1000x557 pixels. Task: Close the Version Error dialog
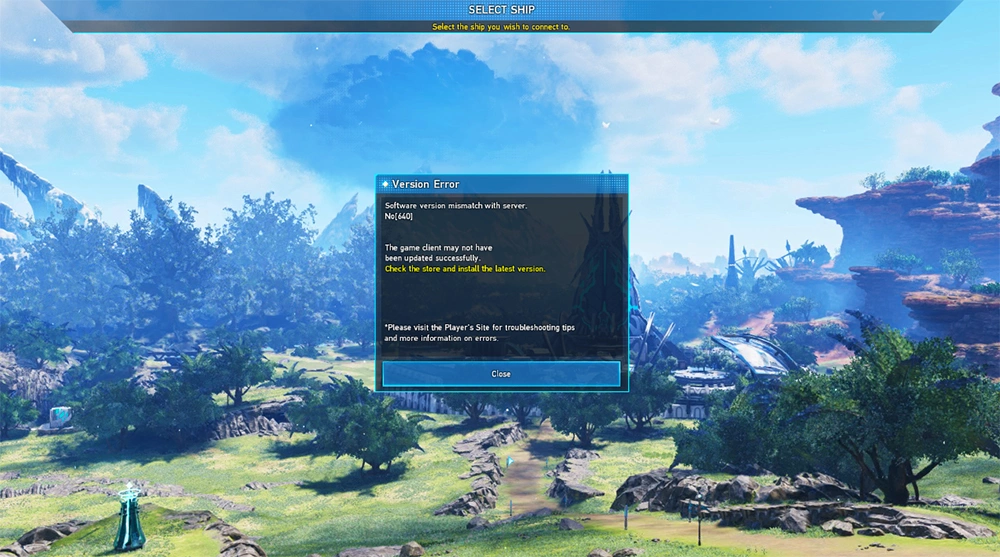(501, 374)
